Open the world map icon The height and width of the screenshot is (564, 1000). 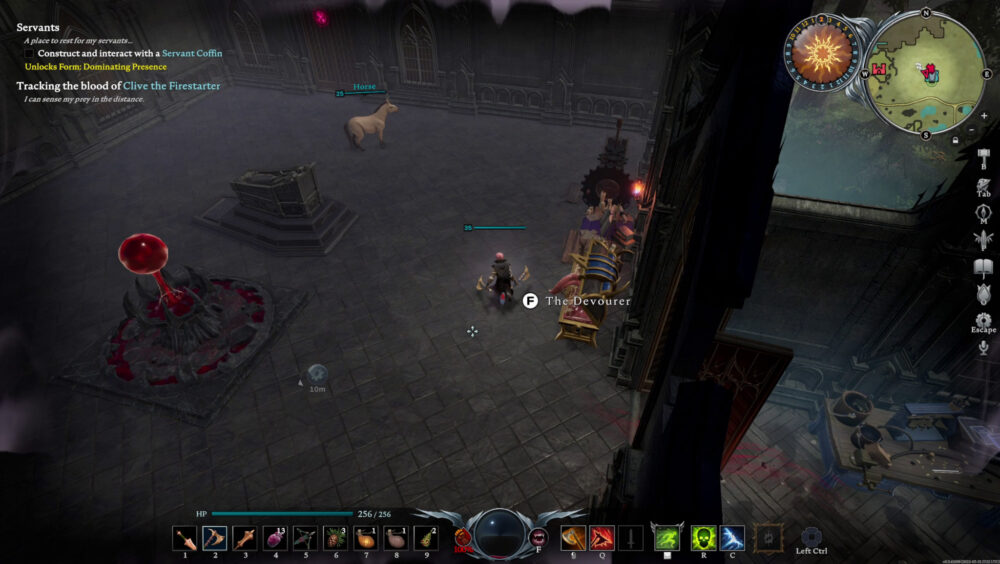pos(983,213)
